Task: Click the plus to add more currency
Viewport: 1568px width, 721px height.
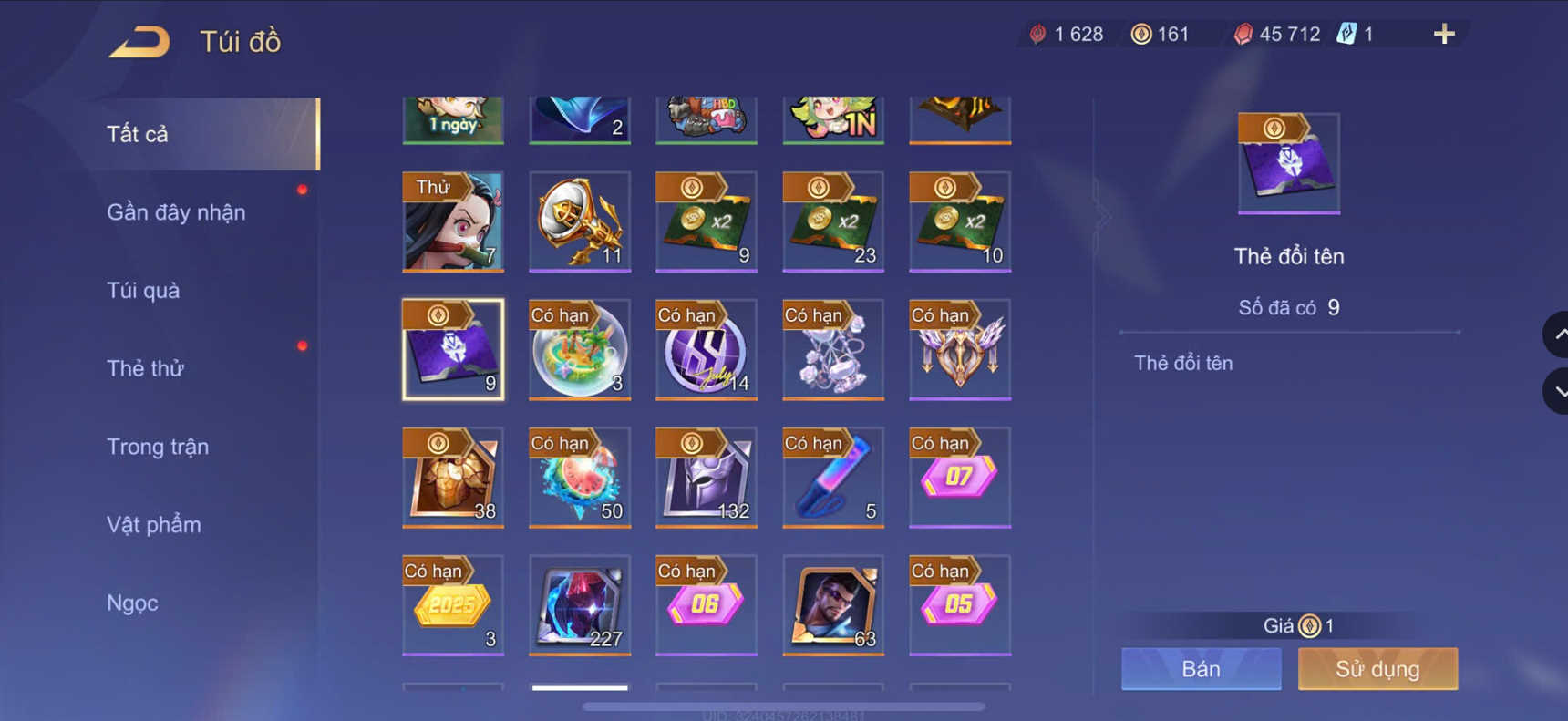Action: 1443,34
